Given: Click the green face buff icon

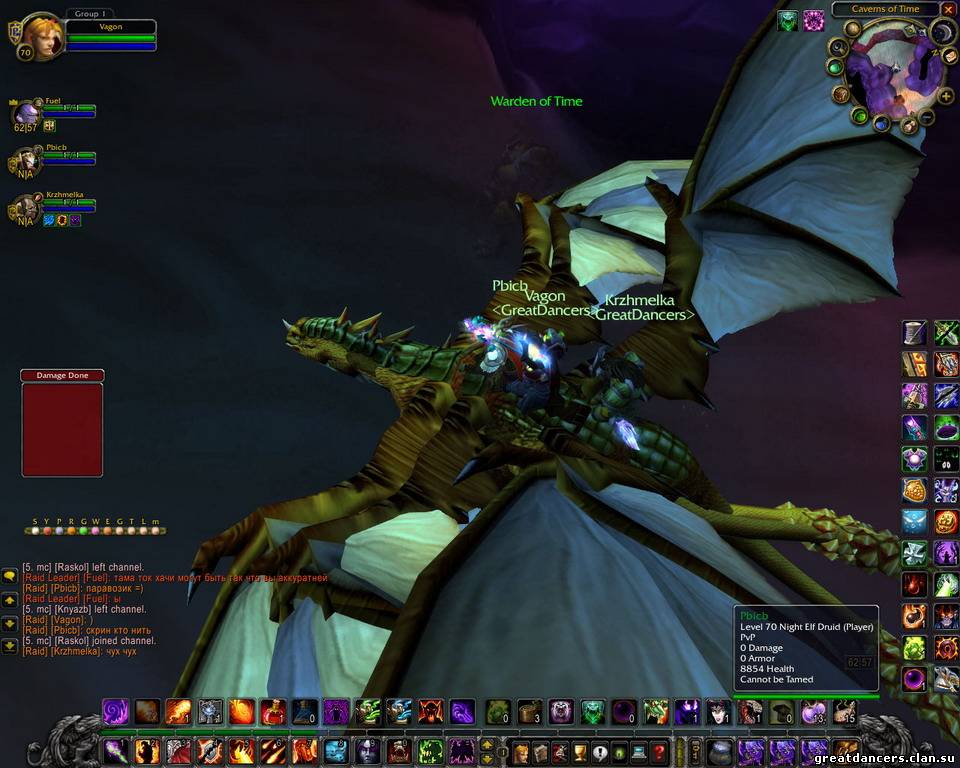Looking at the screenshot, I should (x=788, y=19).
